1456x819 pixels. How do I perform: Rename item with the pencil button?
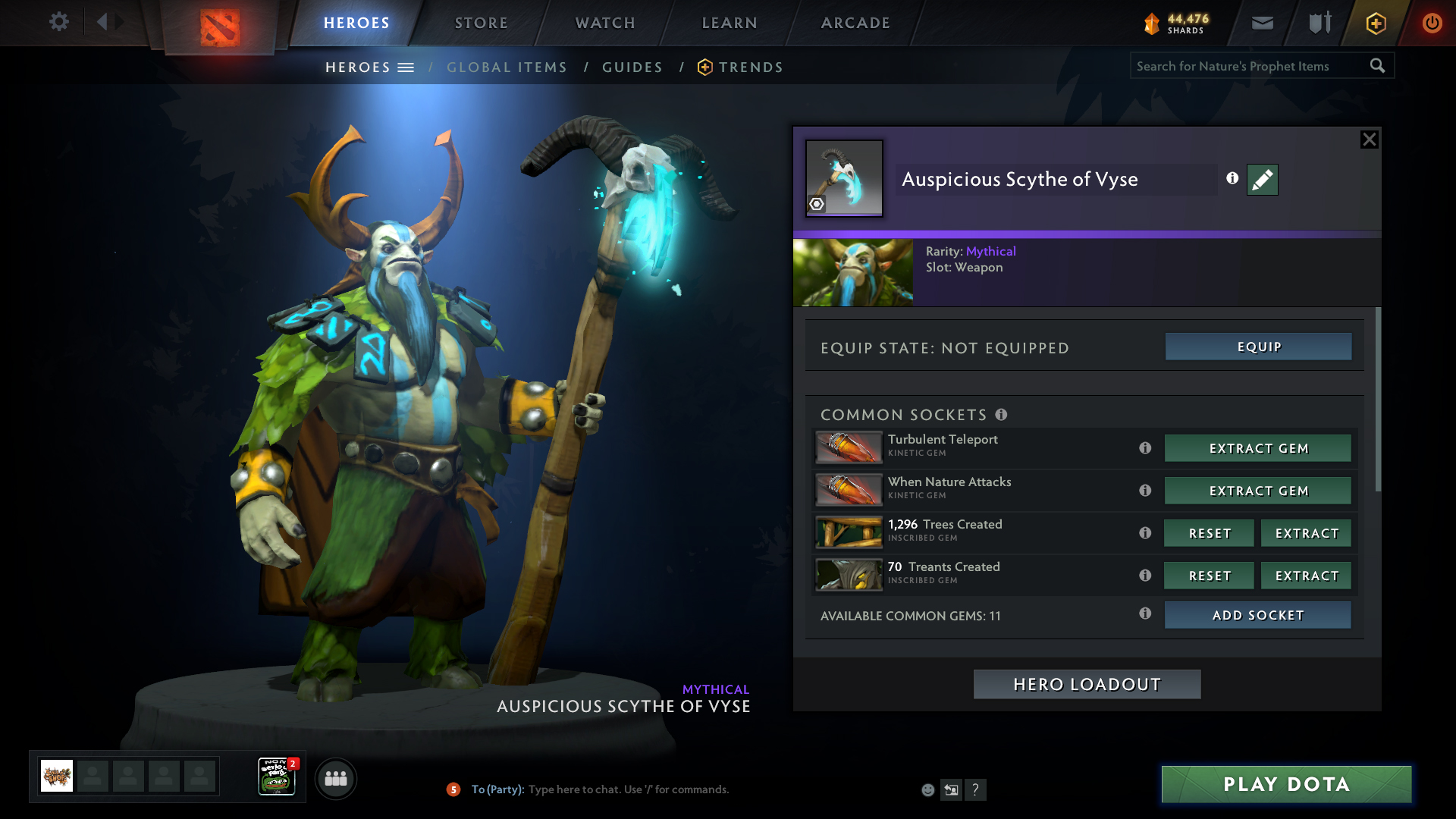[x=1262, y=180]
